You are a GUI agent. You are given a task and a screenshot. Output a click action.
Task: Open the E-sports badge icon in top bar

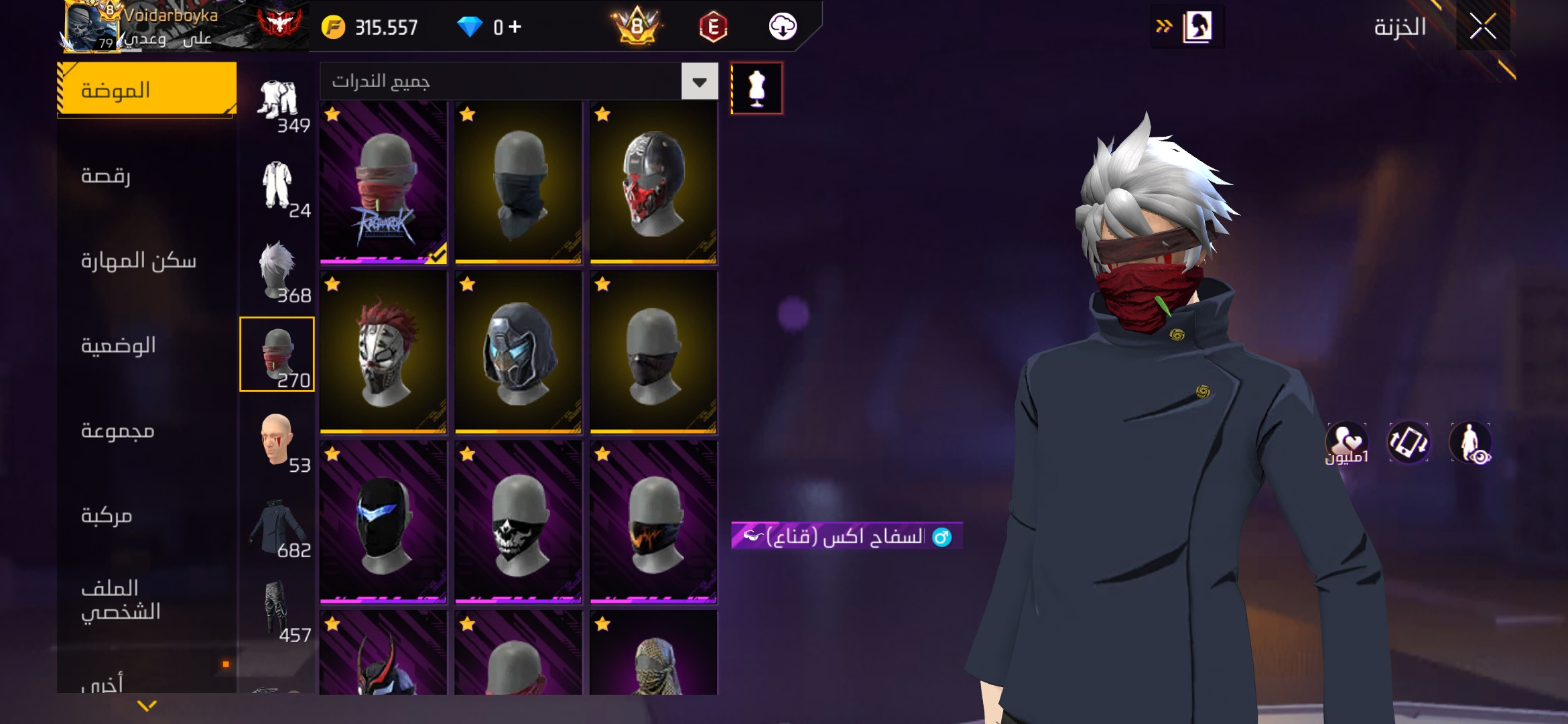coord(714,27)
